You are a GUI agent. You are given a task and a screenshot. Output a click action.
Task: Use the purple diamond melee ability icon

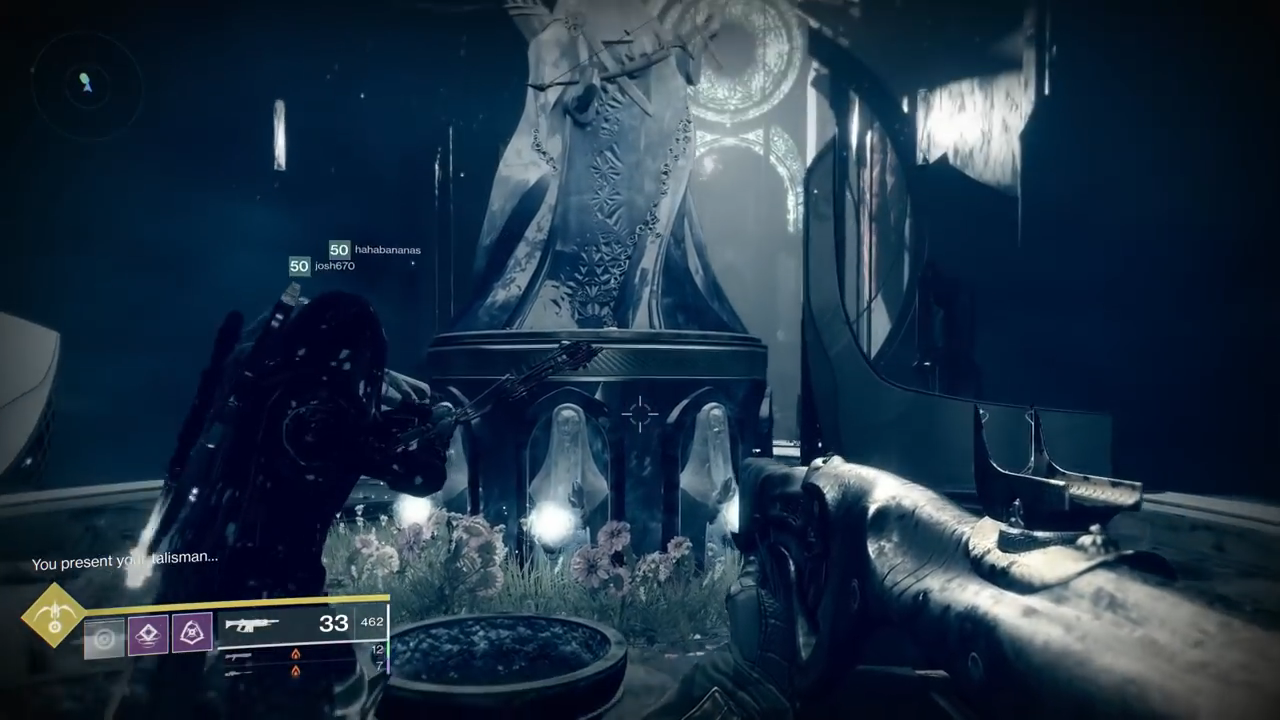pyautogui.click(x=148, y=634)
